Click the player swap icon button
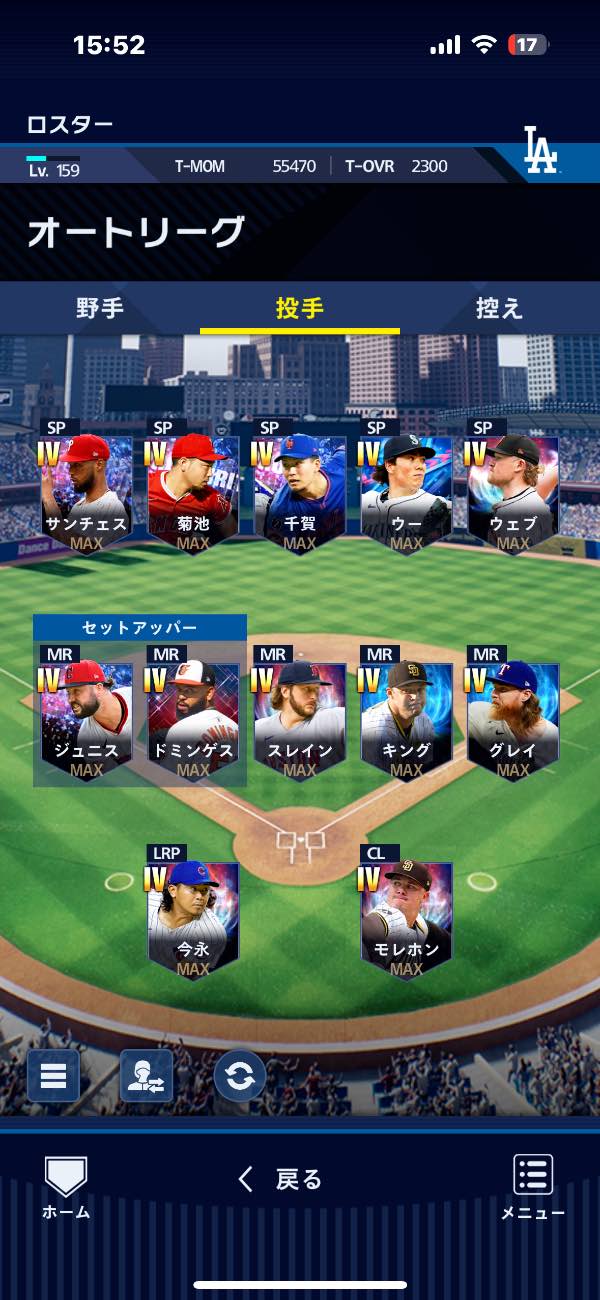The height and width of the screenshot is (1300, 600). pos(146,1076)
